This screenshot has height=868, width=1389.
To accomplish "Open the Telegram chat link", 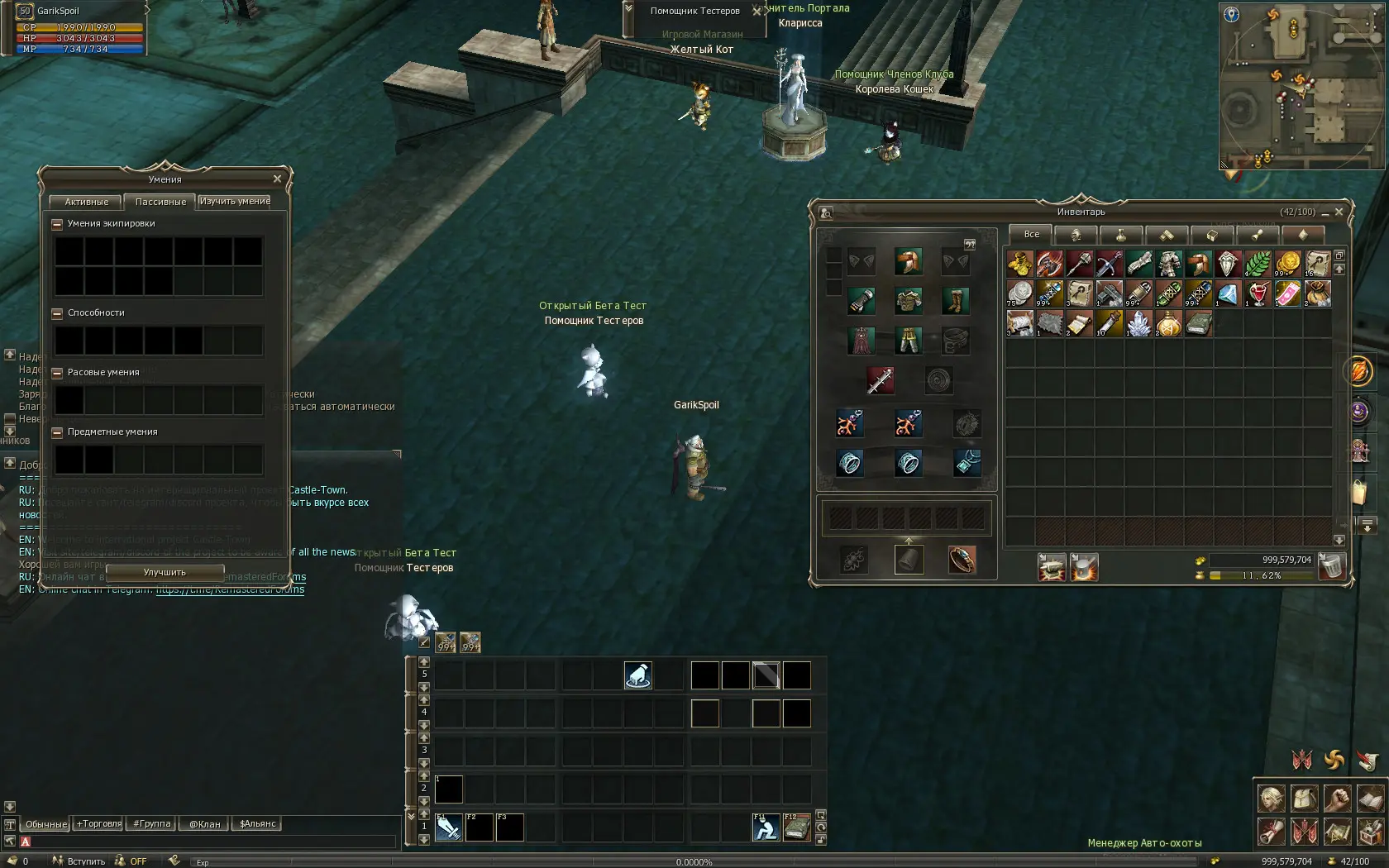I will pos(230,589).
